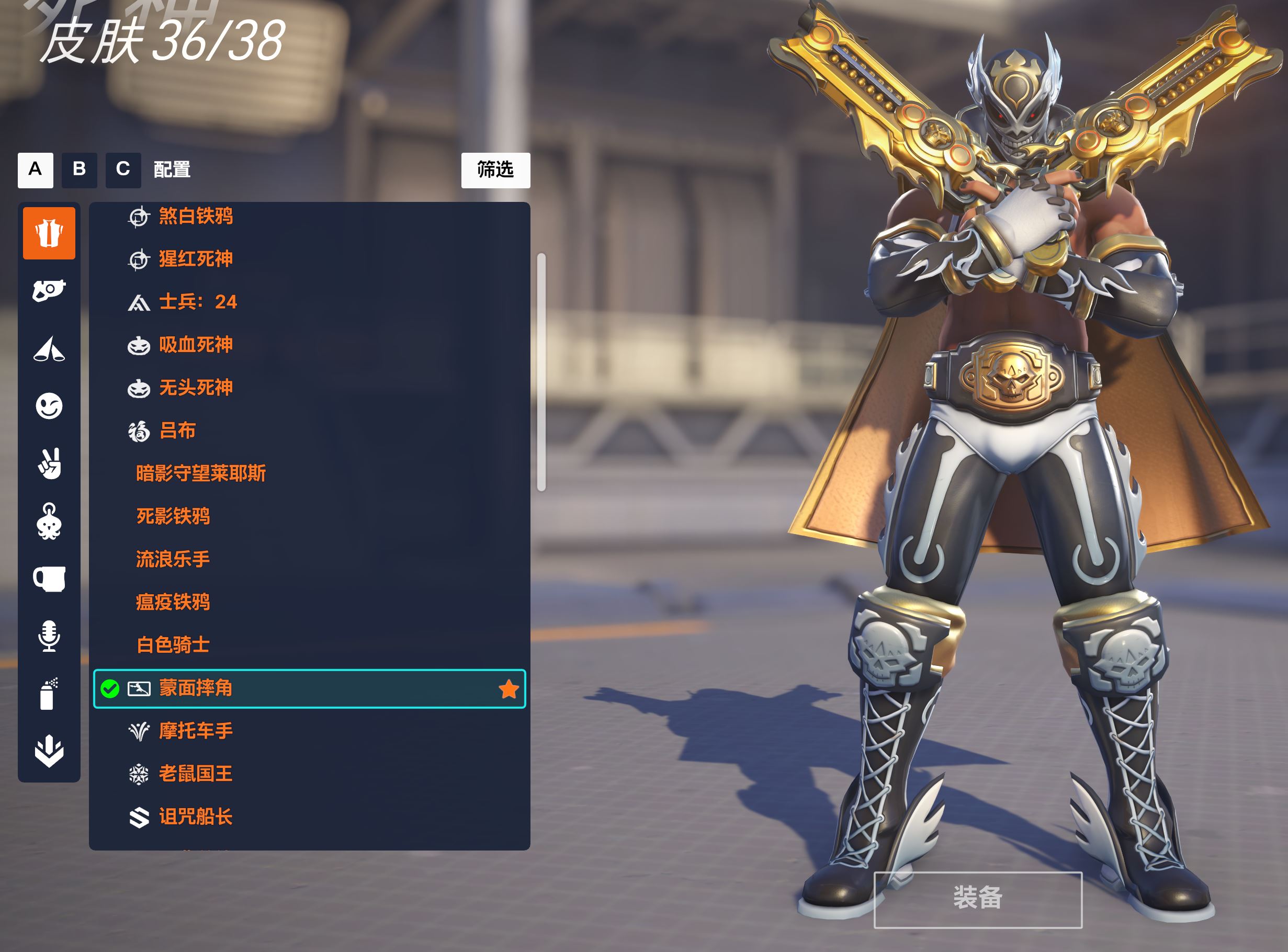Image resolution: width=1288 pixels, height=952 pixels.
Task: Pick the 士兵：24 skin
Action: point(197,302)
